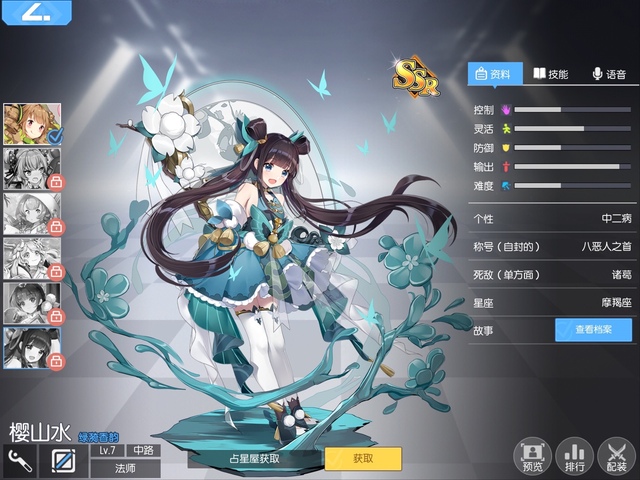The width and height of the screenshot is (640, 480).
Task: Show the 排行 ranking chart
Action: click(574, 455)
